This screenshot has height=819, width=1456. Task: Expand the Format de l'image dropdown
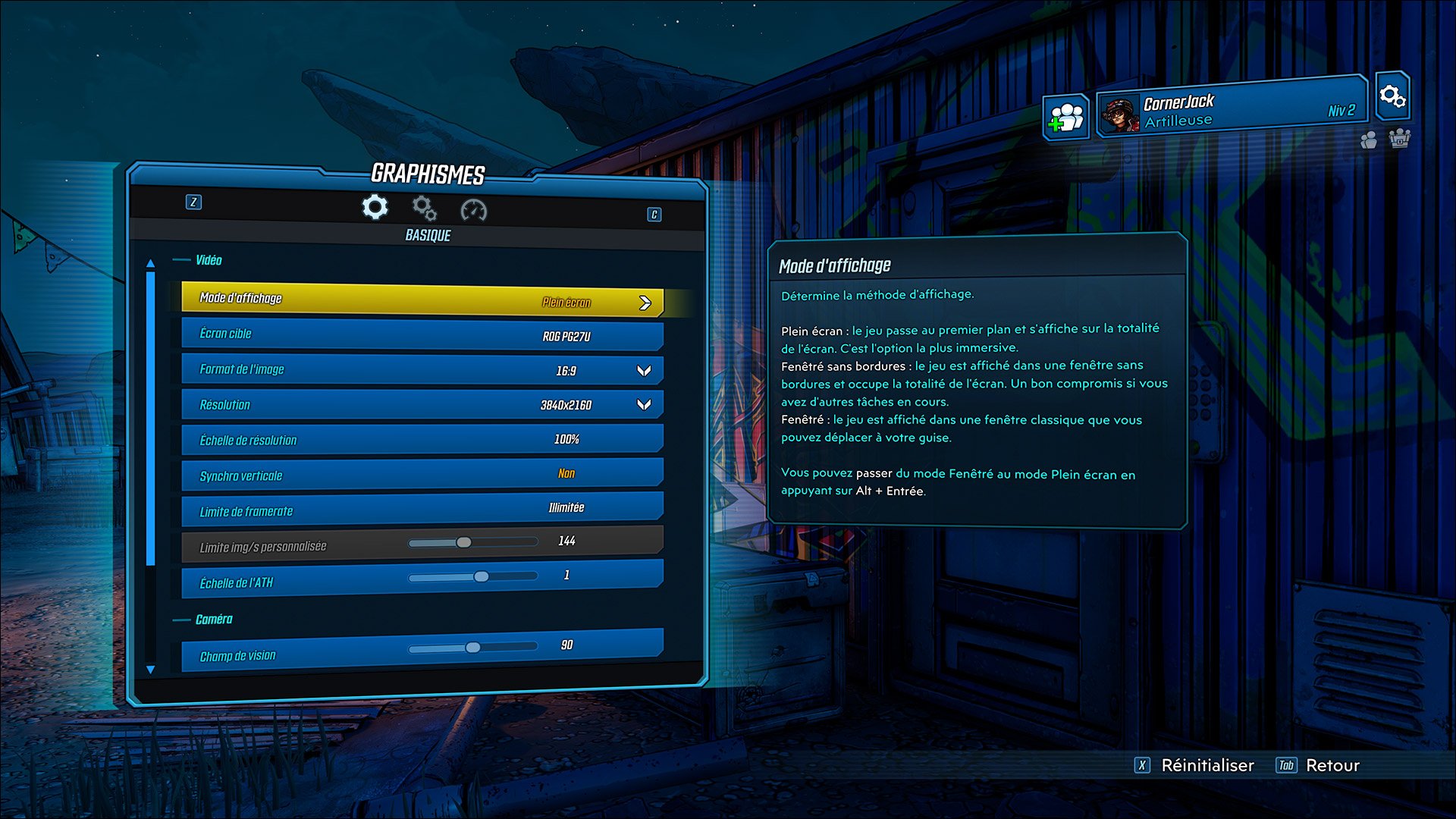(644, 371)
